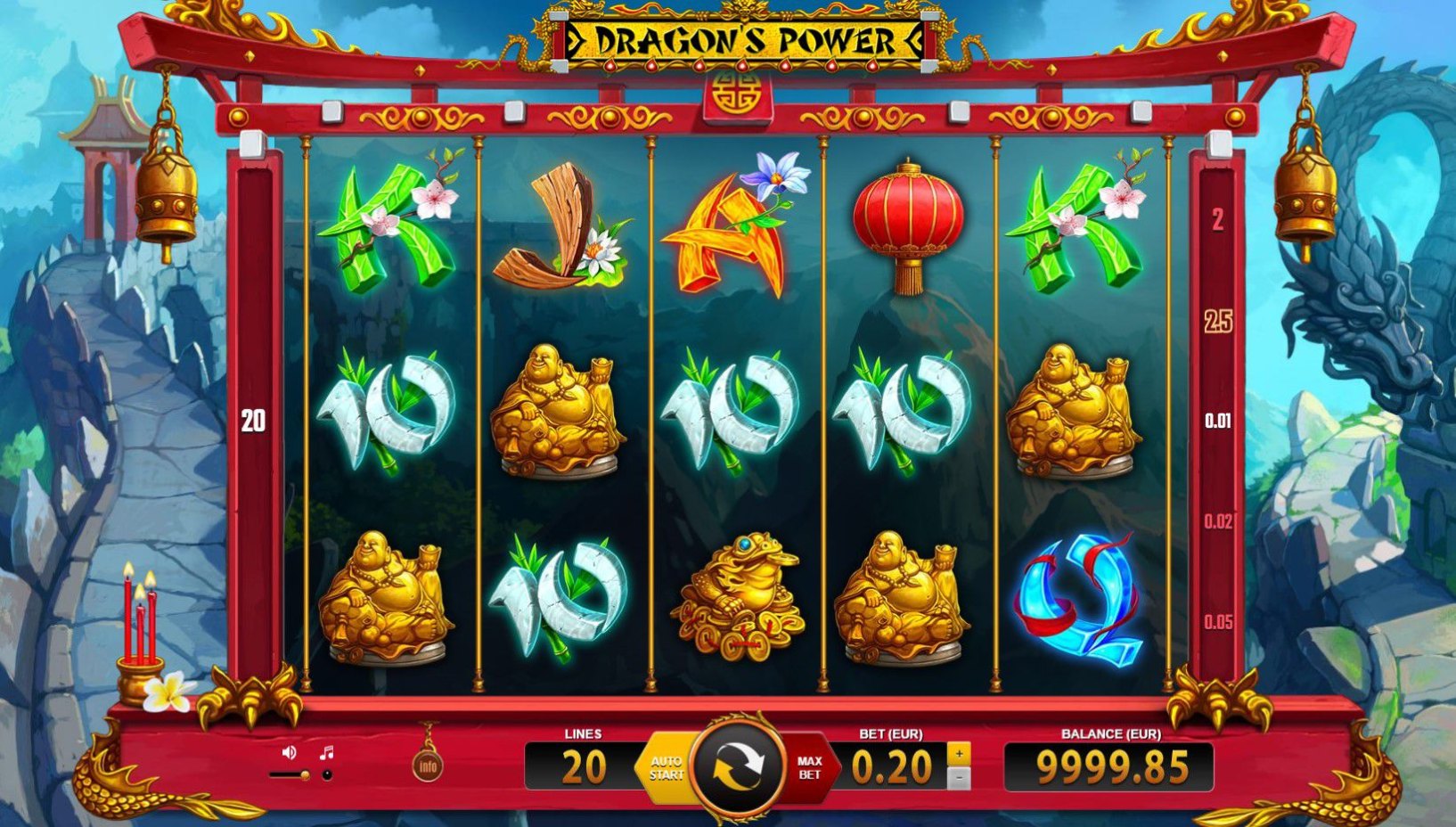Spin the reels with the round arrow button
Screen dimensions: 1456x827
pyautogui.click(x=738, y=766)
